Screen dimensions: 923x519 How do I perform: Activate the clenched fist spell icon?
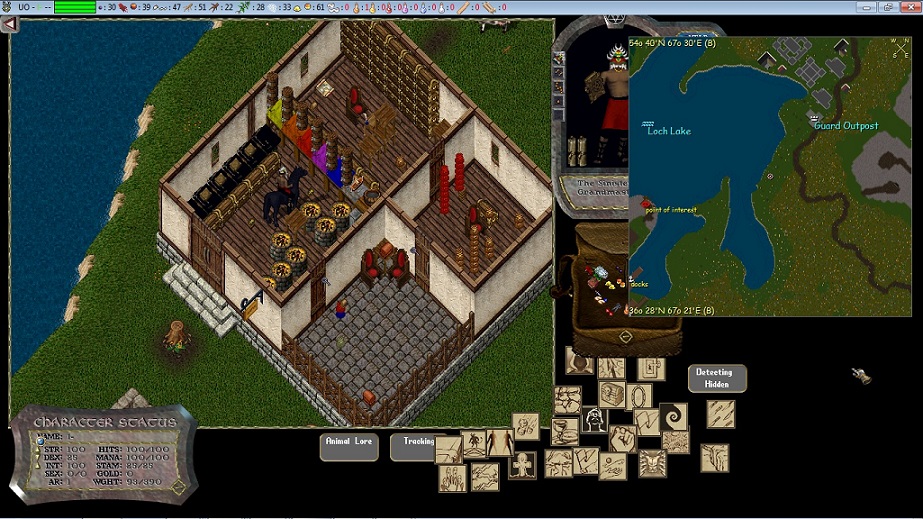tap(624, 439)
